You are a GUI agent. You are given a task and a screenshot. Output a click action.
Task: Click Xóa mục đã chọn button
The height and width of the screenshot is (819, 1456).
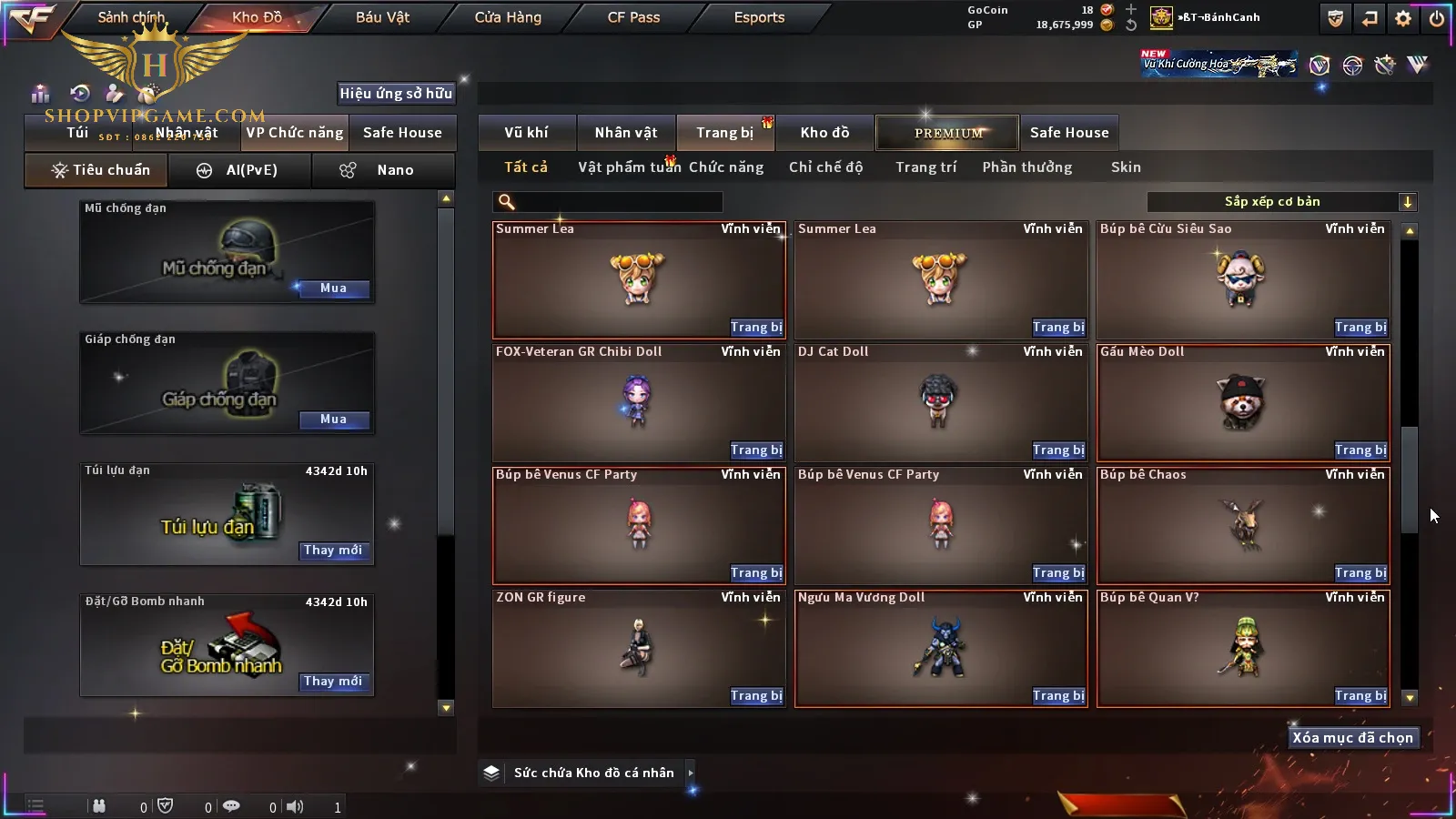pyautogui.click(x=1352, y=738)
